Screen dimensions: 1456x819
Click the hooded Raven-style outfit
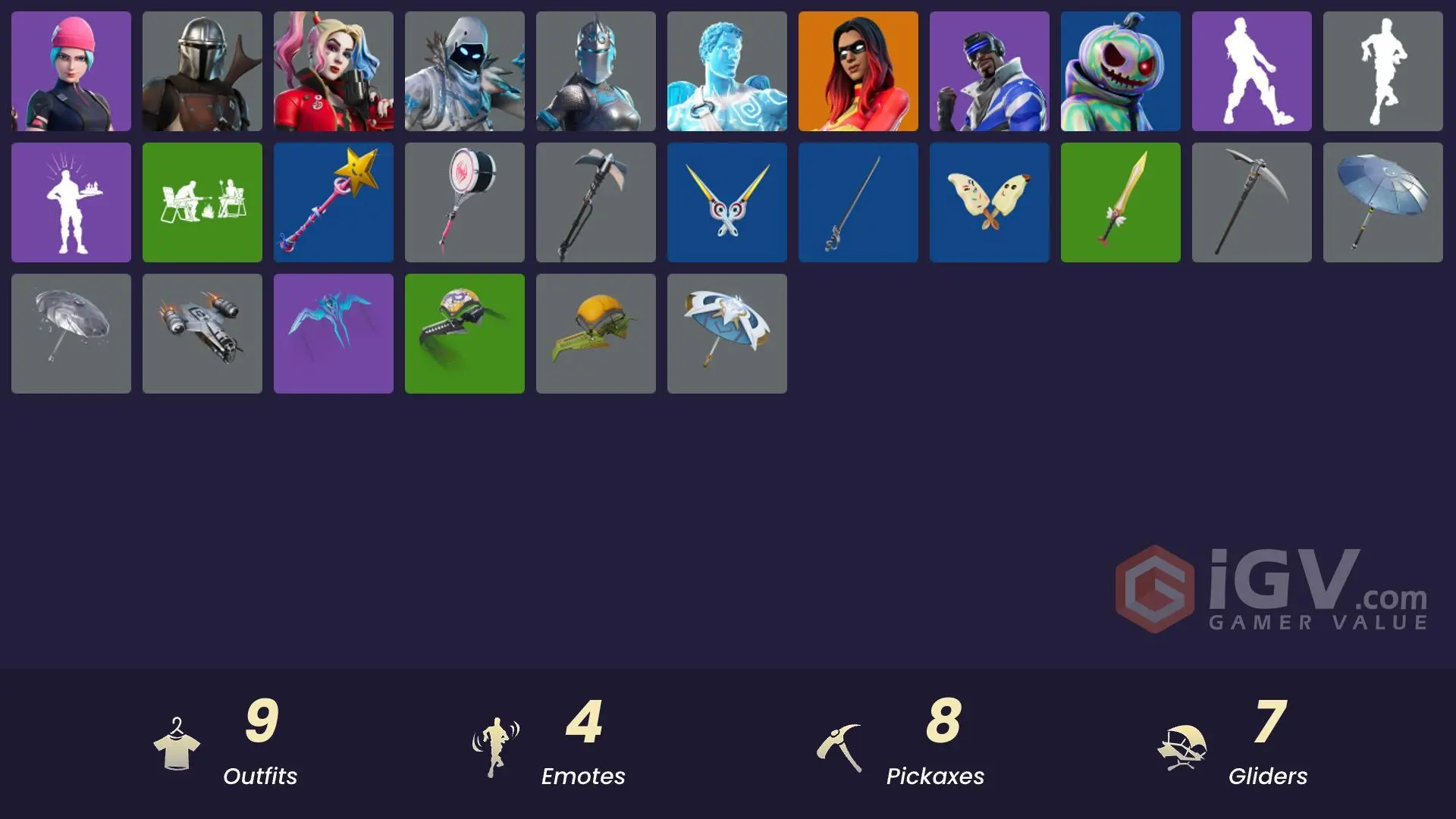click(x=464, y=71)
